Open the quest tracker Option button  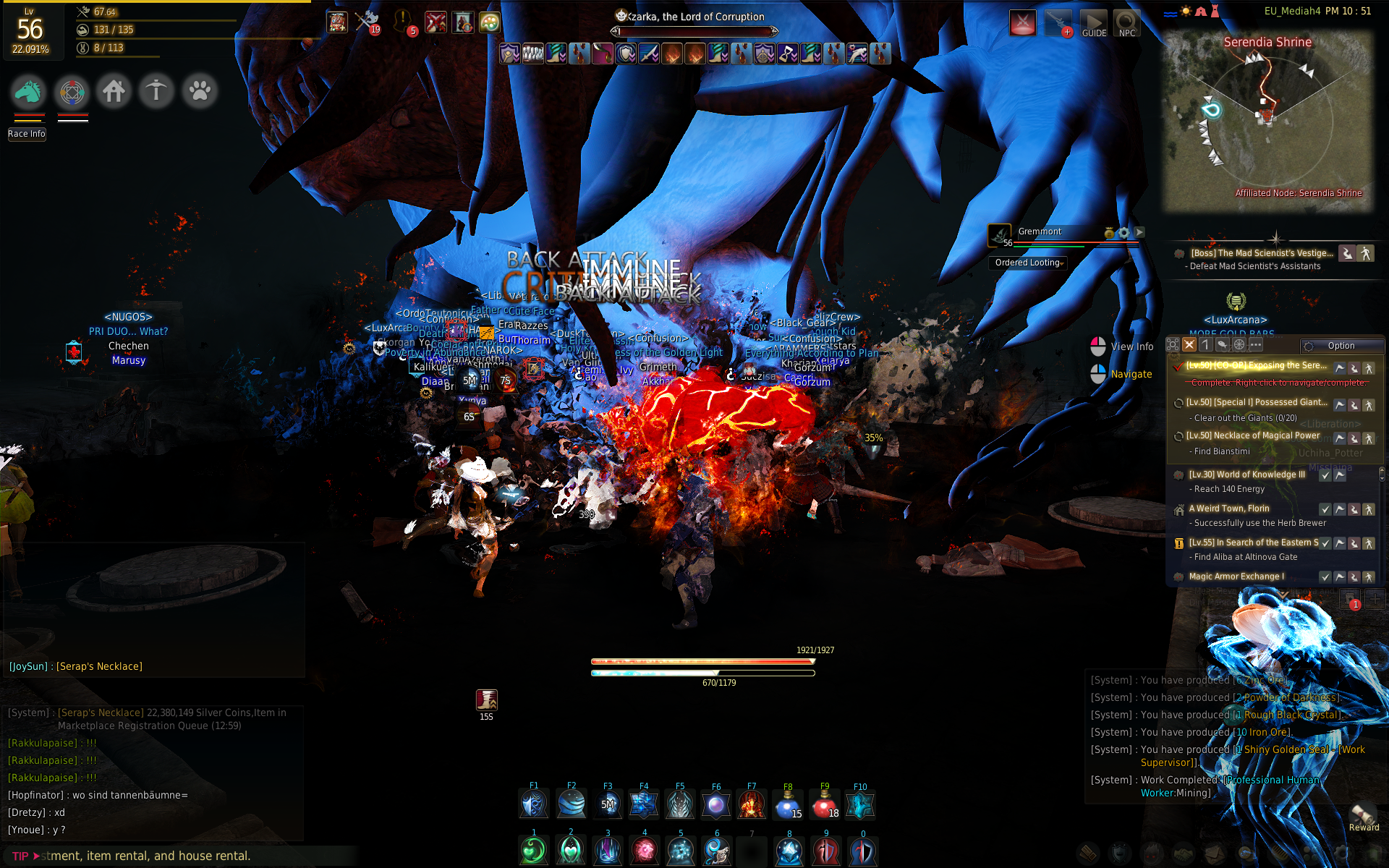point(1341,346)
